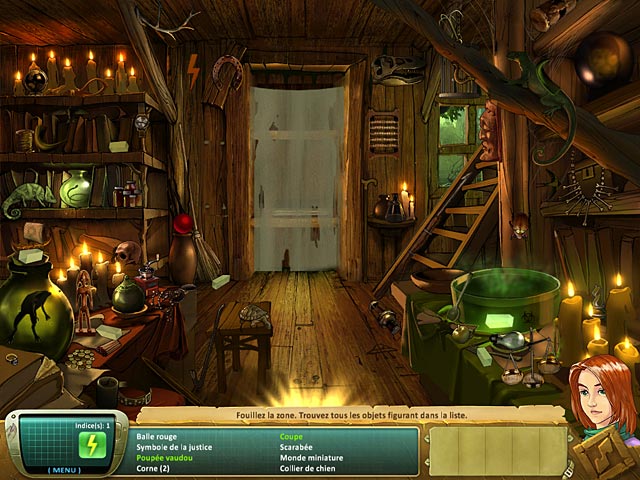Click the 'Corne (2)' list entry
This screenshot has height=480, width=640.
pos(152,468)
